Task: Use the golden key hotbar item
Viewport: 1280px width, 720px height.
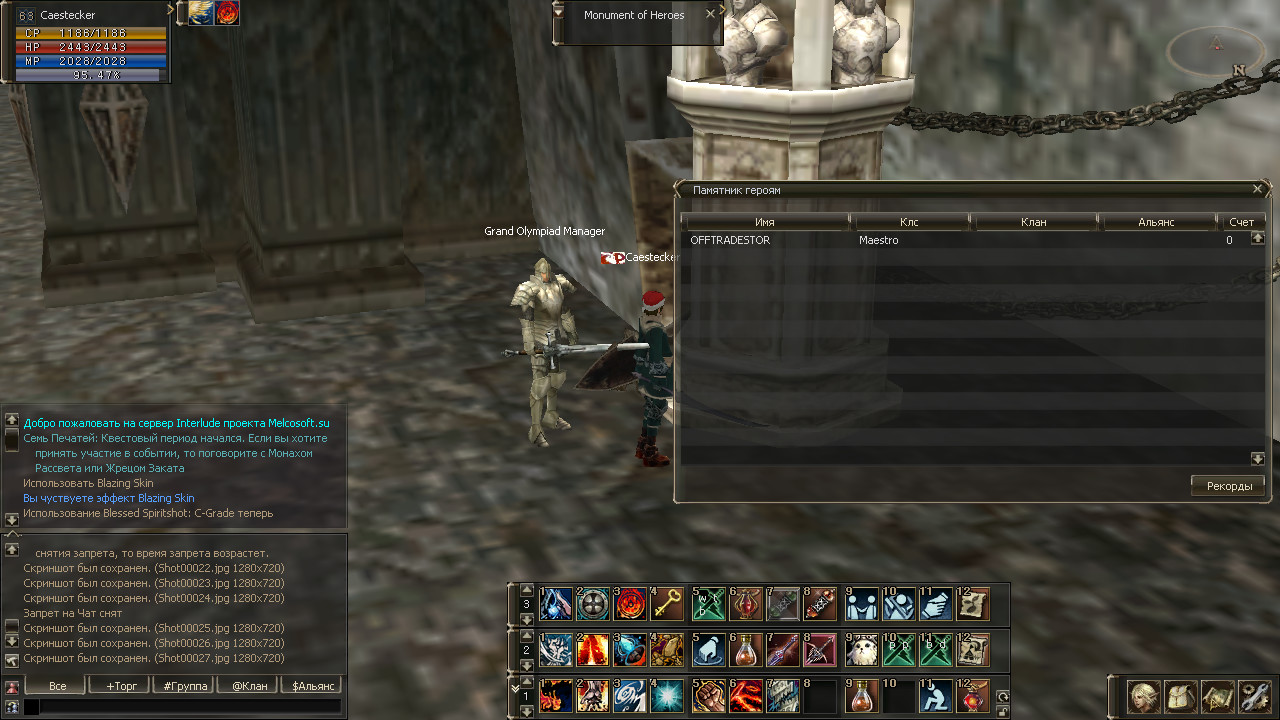Action: [667, 604]
